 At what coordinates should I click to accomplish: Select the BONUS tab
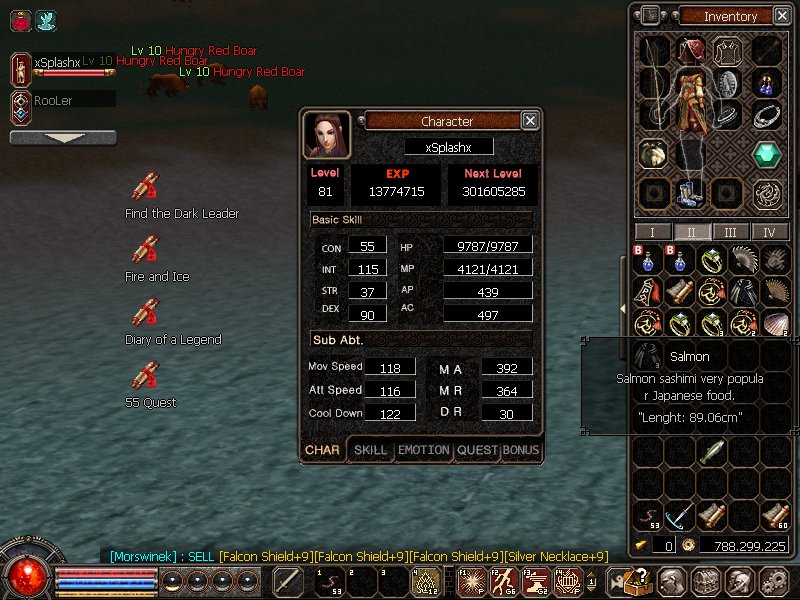[521, 450]
